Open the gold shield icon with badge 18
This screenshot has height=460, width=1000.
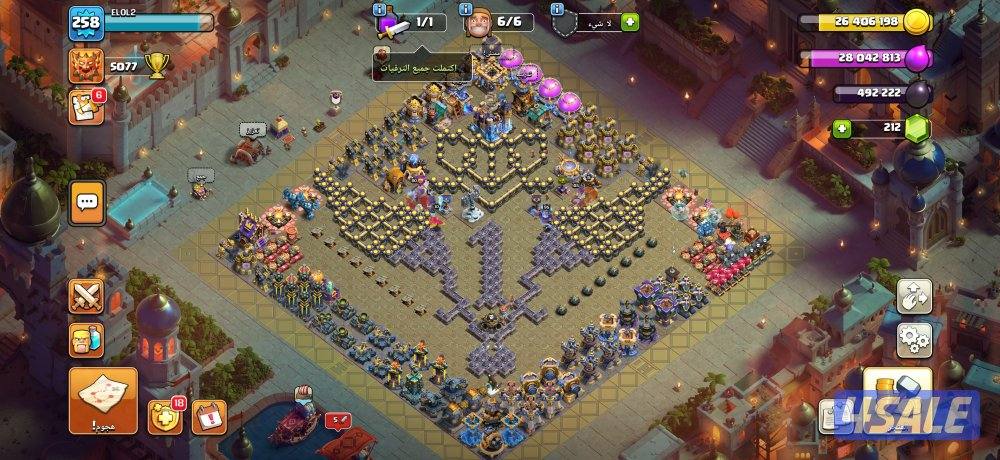point(165,415)
